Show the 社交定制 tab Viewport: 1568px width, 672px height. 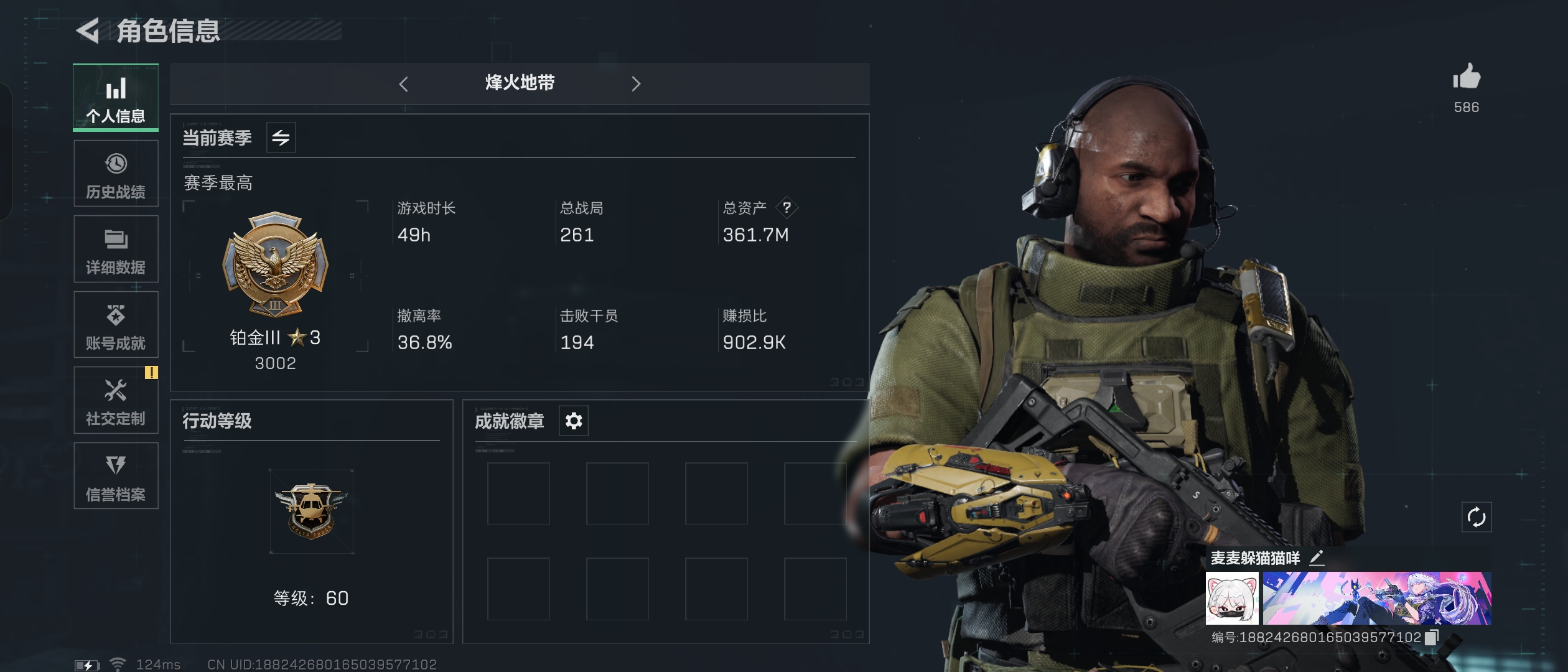tap(116, 401)
